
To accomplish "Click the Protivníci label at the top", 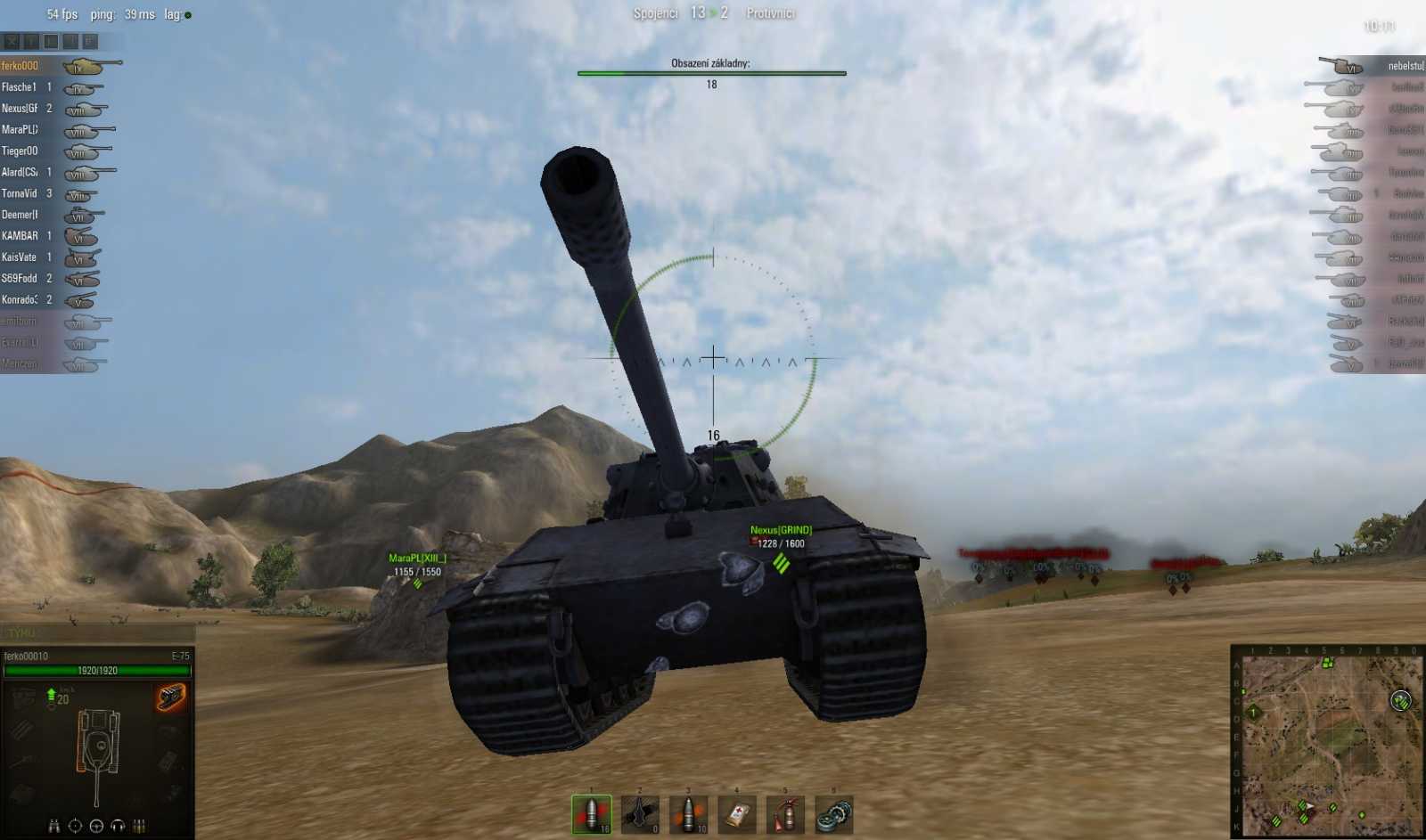I will [x=772, y=13].
